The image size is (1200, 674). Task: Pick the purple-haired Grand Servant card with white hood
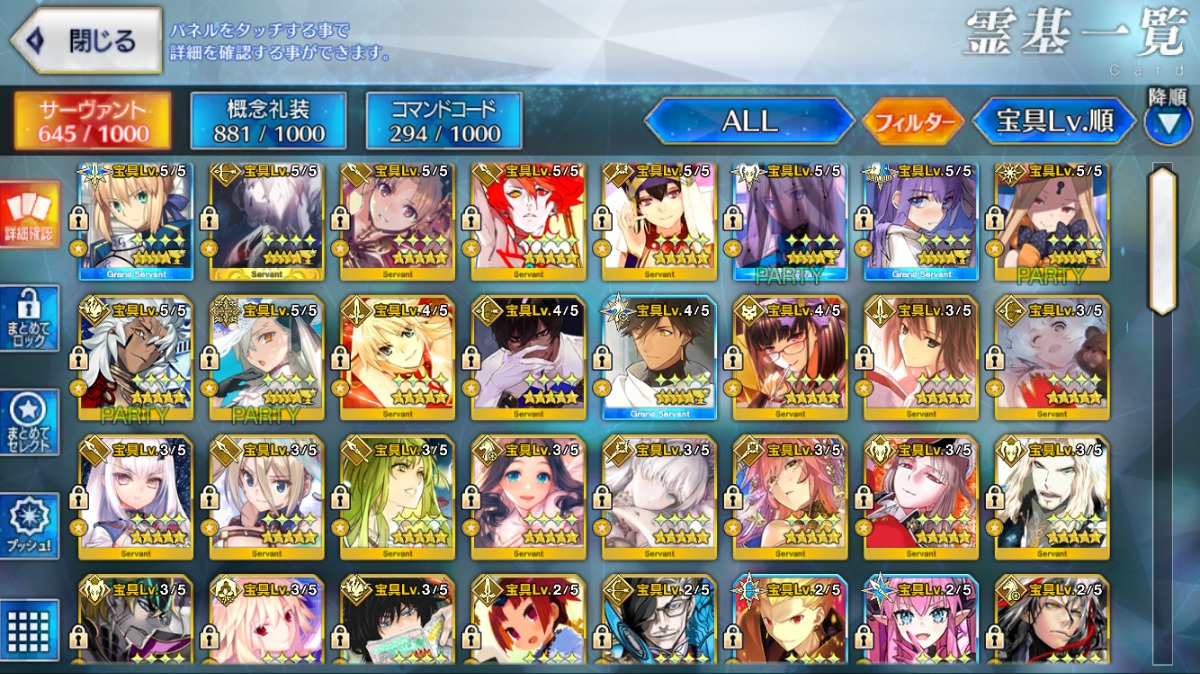[920, 222]
